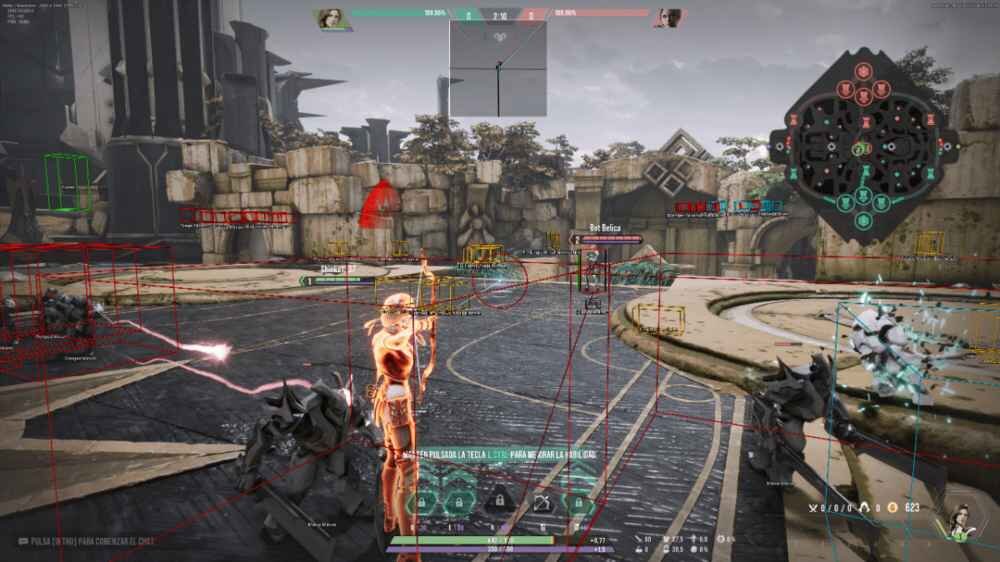Click the gray debug camera view panel
1000x562 pixels.
(497, 68)
